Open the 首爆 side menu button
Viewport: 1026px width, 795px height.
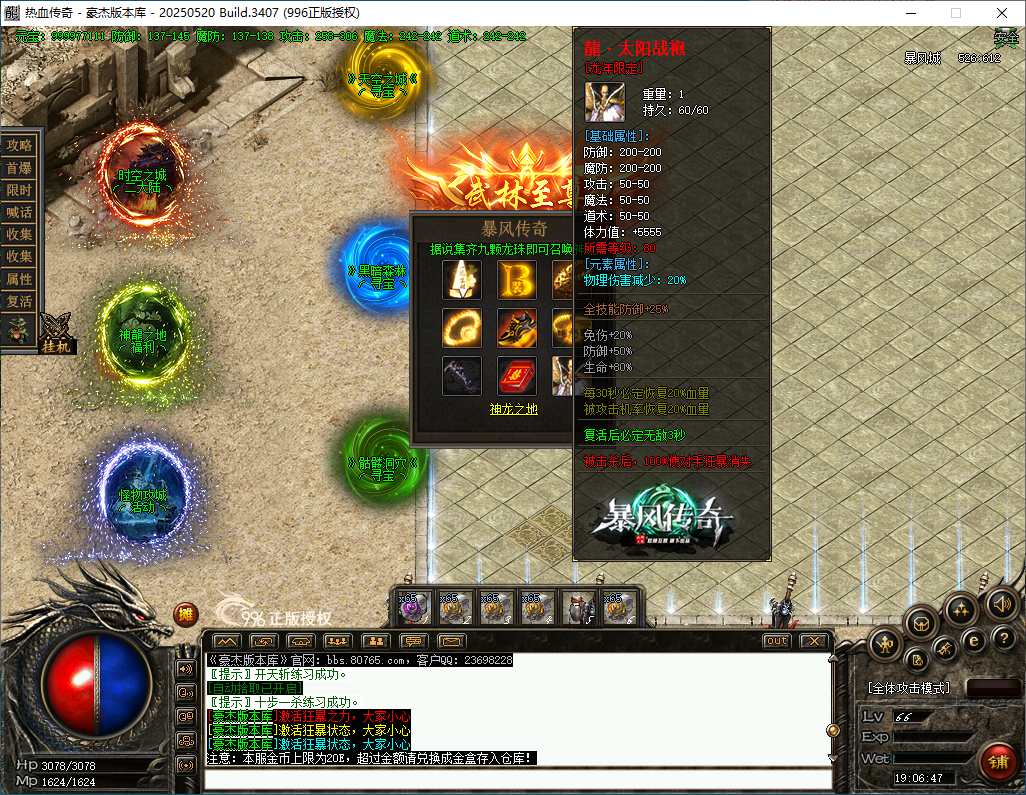[x=20, y=168]
